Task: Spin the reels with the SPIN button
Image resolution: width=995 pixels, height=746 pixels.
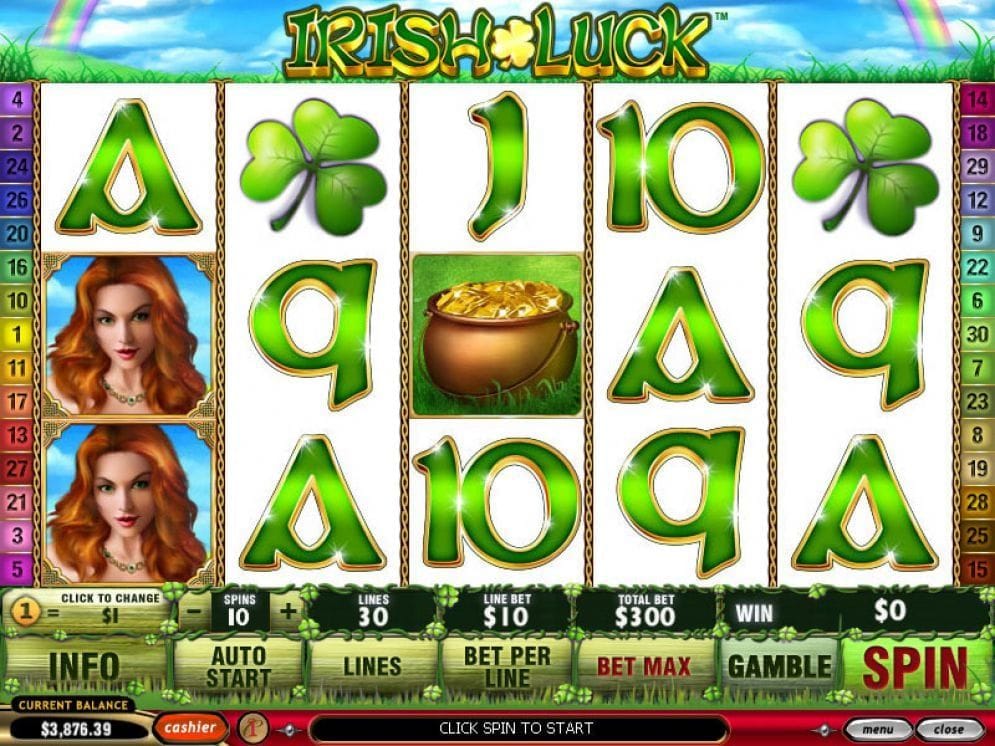Action: pyautogui.click(x=915, y=667)
